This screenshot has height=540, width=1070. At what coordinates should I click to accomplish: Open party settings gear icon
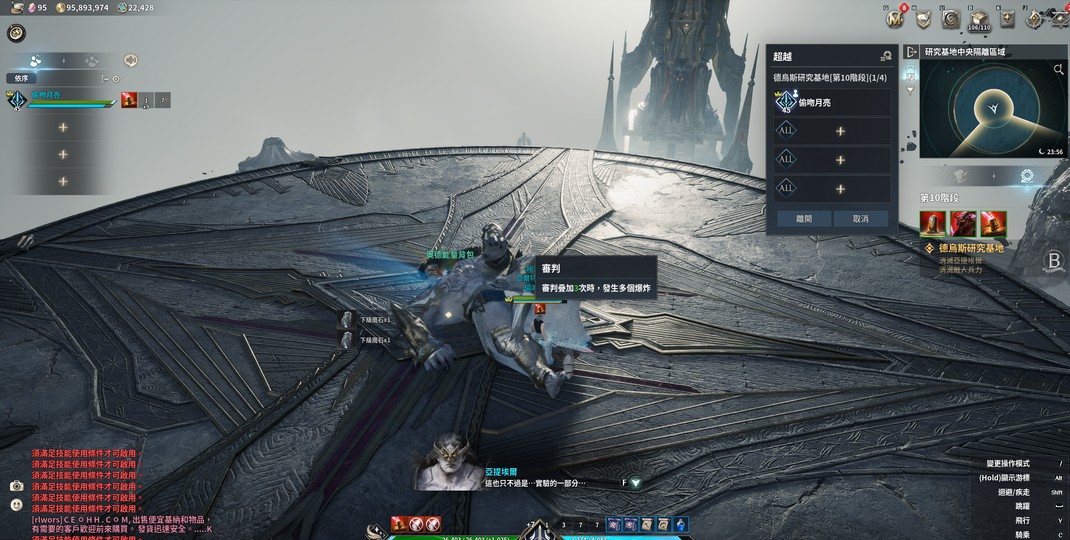[x=116, y=78]
